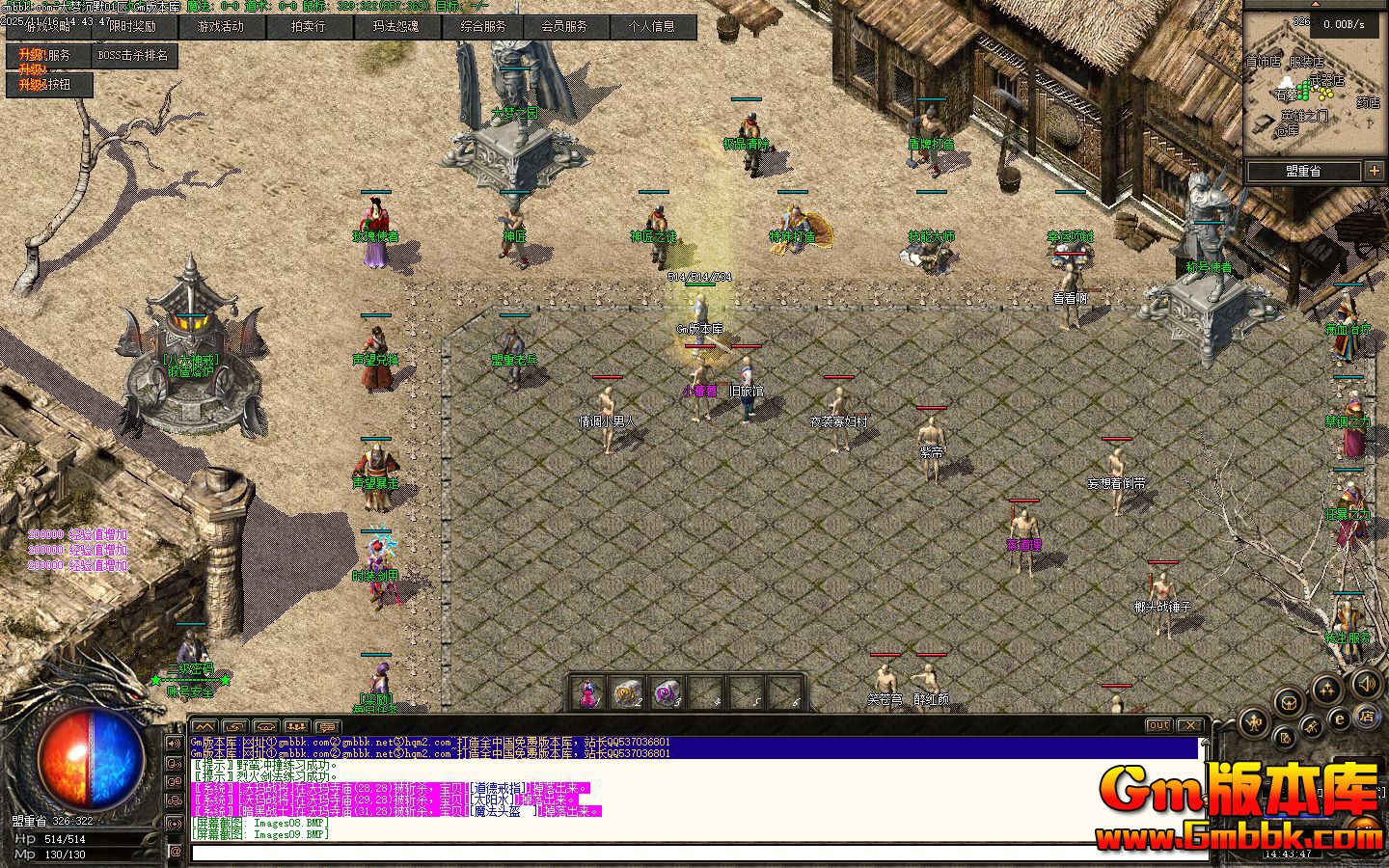Open the 拍卖行 auction house

pyautogui.click(x=309, y=27)
